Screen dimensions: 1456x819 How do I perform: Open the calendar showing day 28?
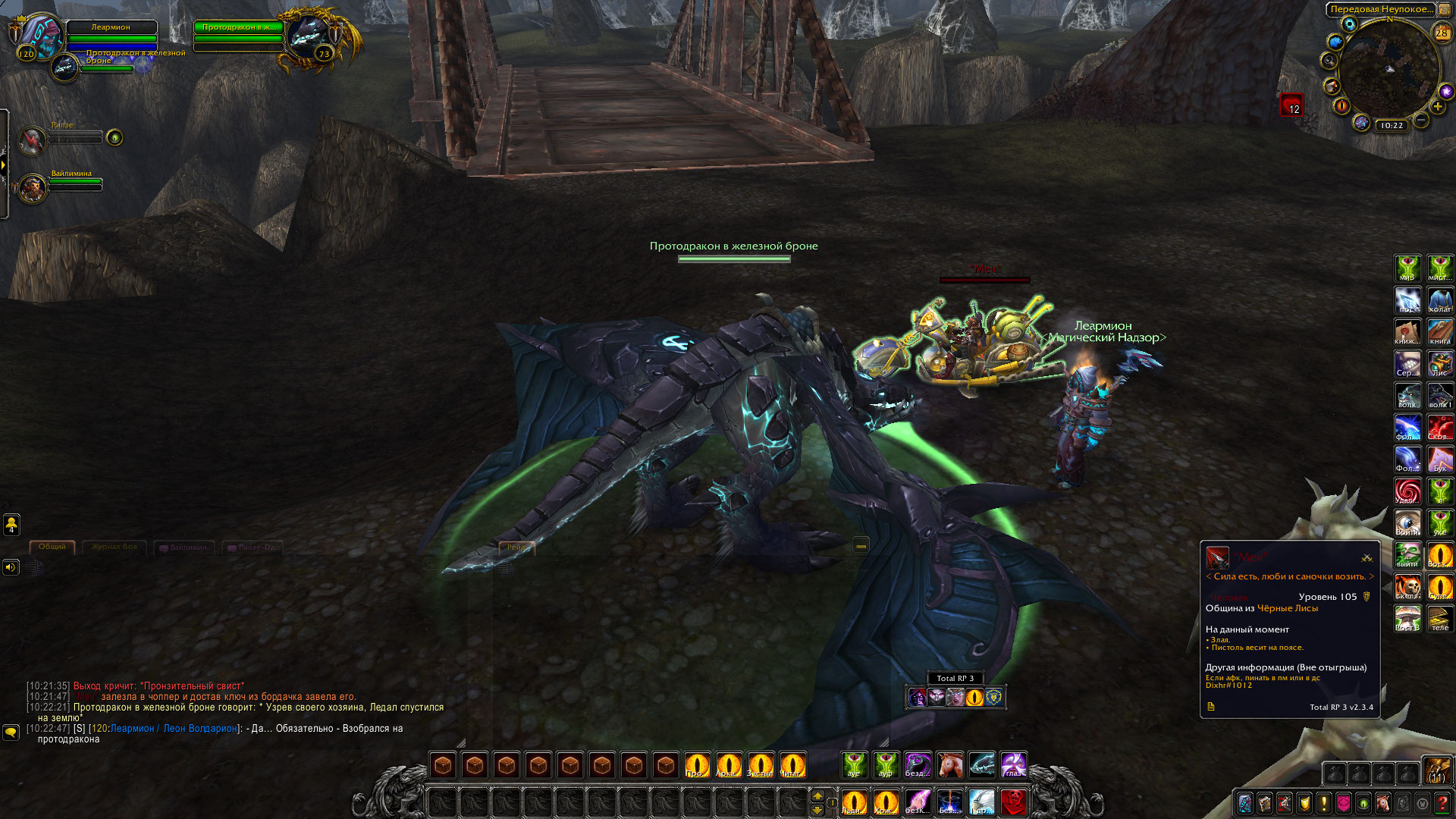coord(1442,33)
